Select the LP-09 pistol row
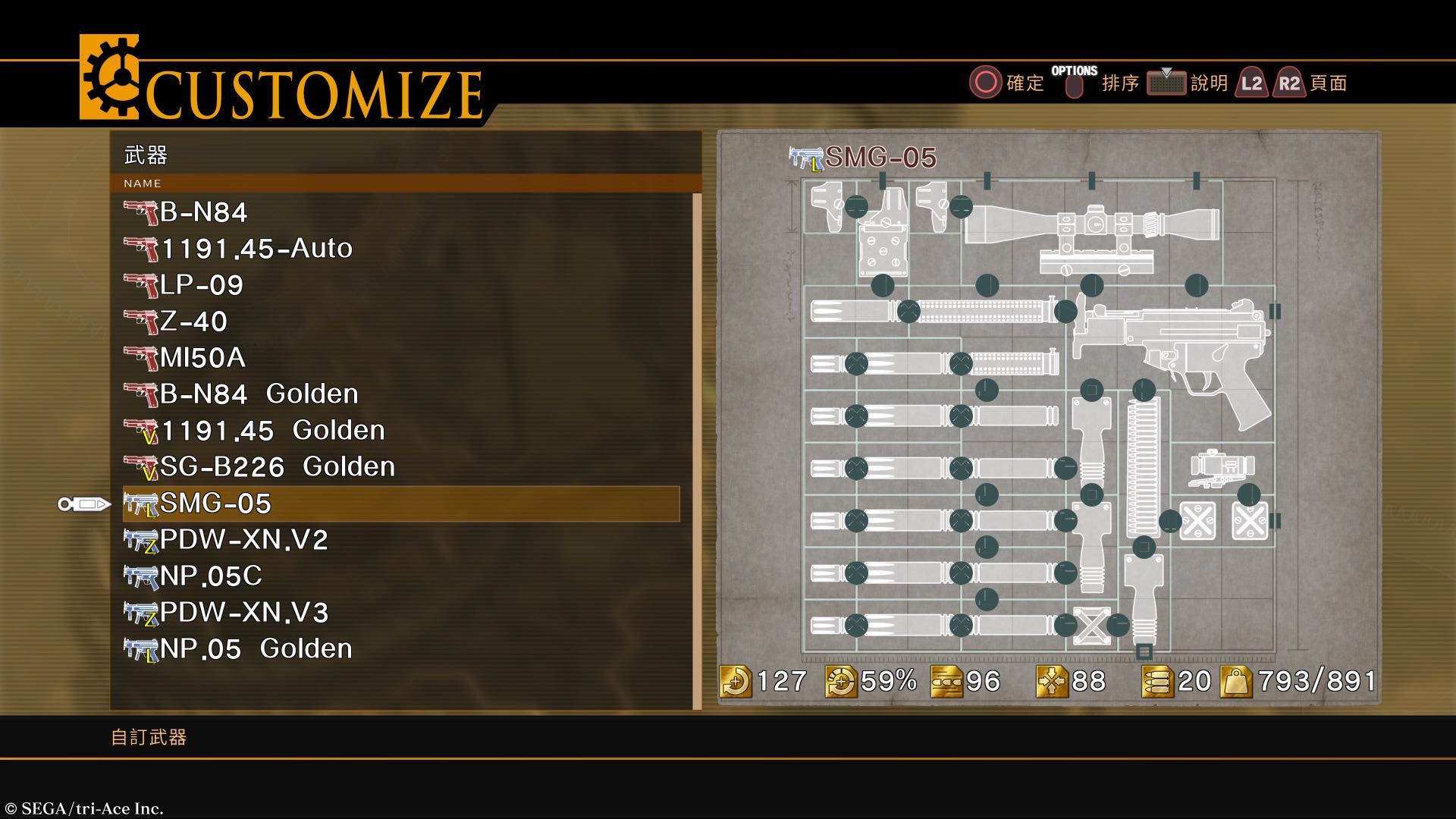The height and width of the screenshot is (819, 1456). click(x=202, y=285)
